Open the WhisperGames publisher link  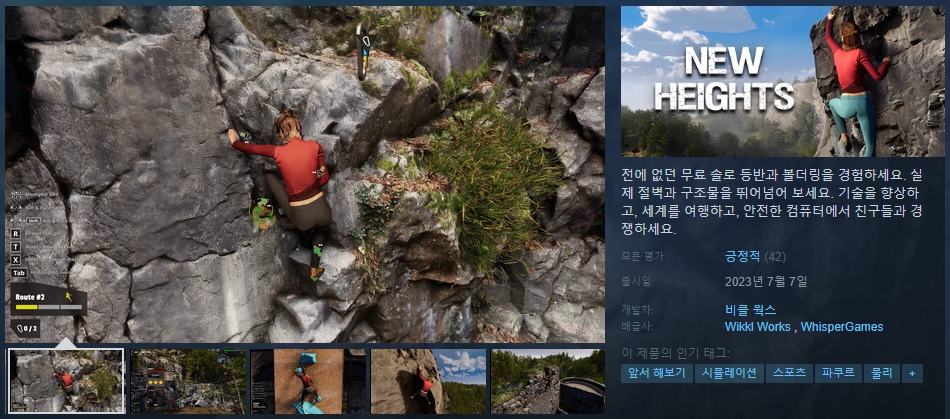pyautogui.click(x=842, y=327)
